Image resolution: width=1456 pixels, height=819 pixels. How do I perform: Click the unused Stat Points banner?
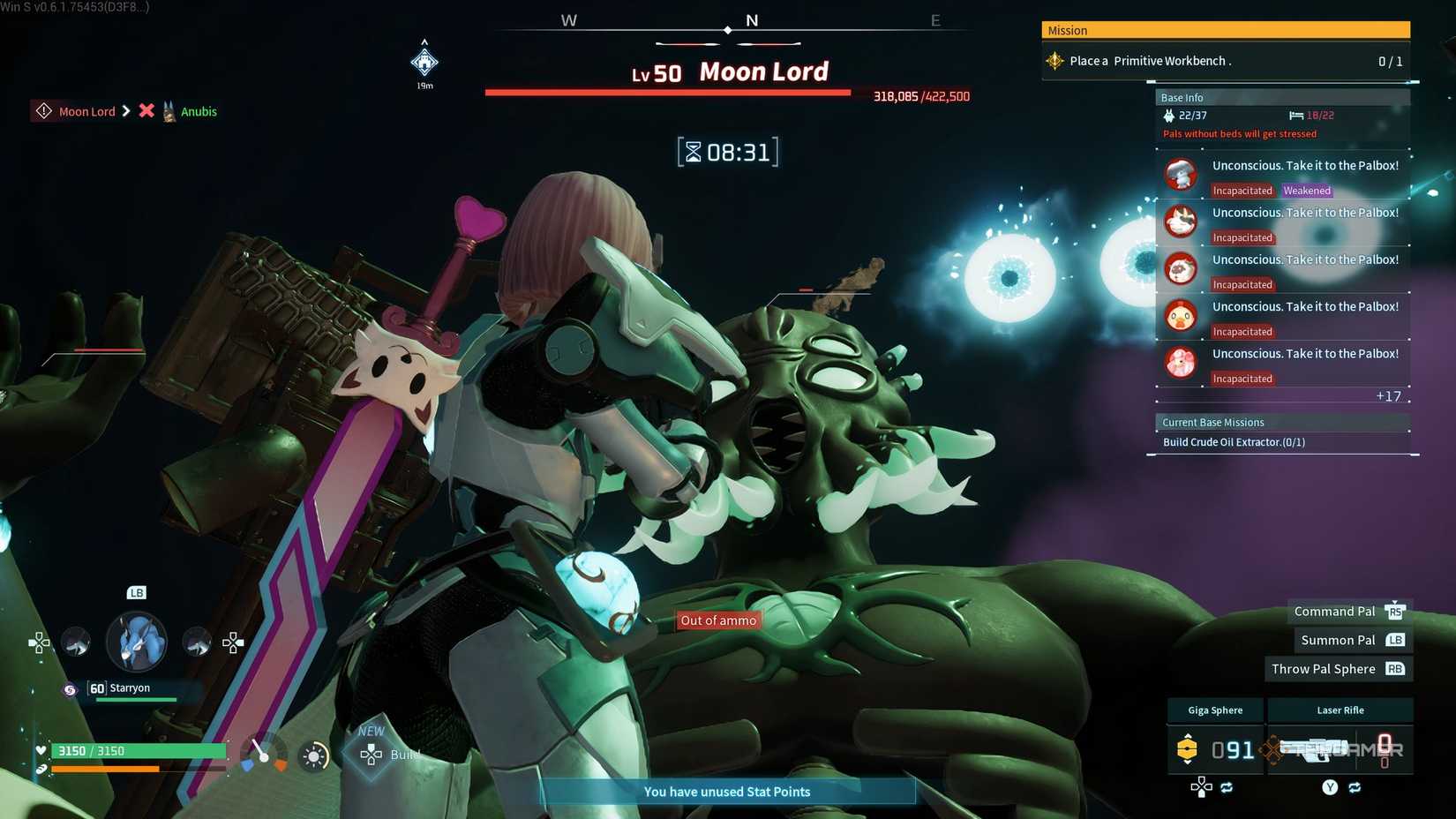coord(726,792)
